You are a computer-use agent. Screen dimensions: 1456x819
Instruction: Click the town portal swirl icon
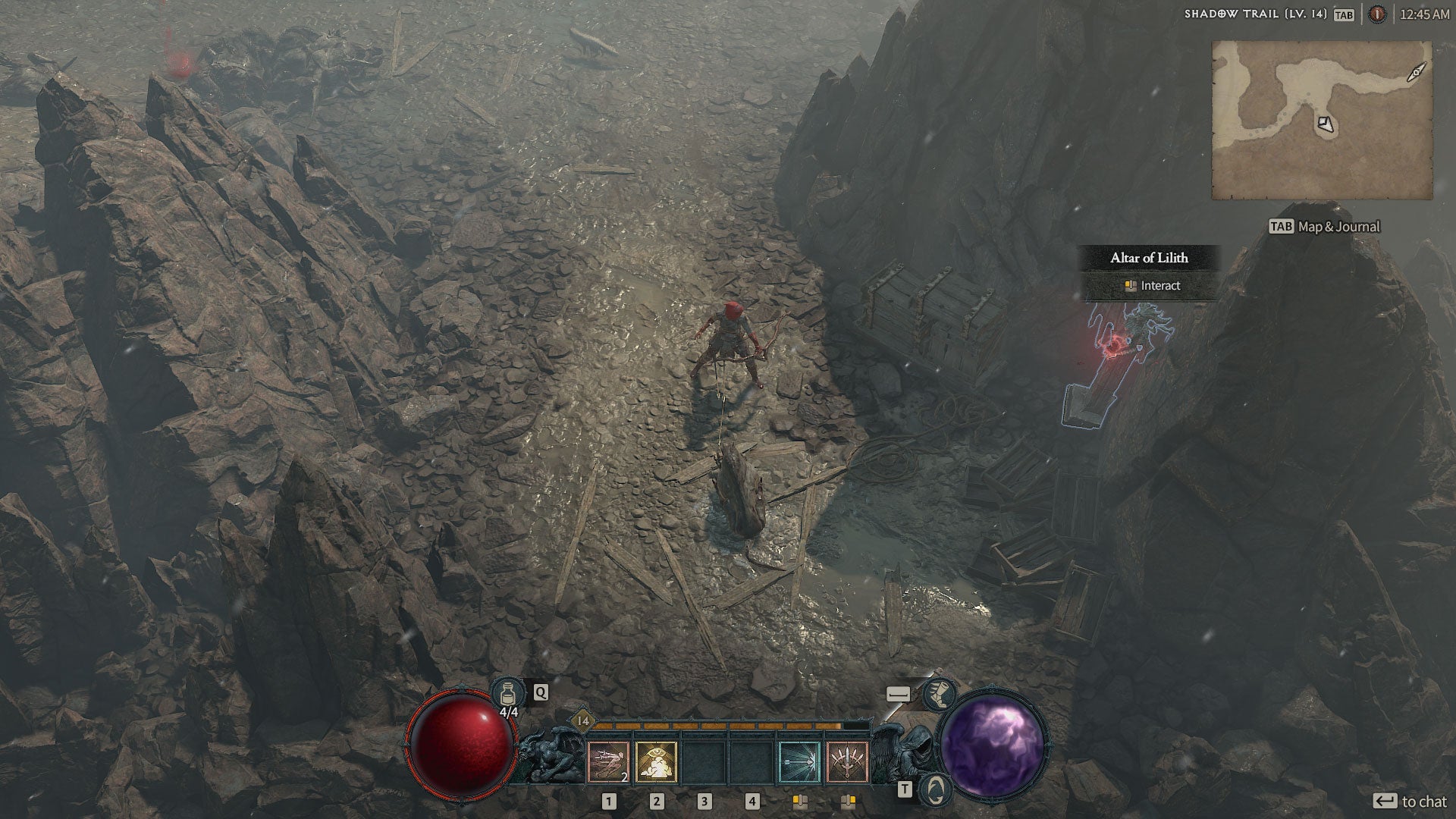(x=936, y=789)
